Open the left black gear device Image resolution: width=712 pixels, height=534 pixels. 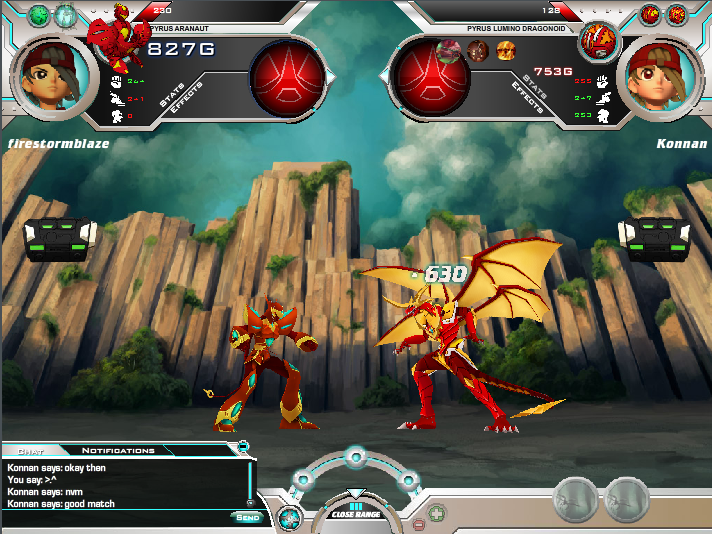pos(60,237)
